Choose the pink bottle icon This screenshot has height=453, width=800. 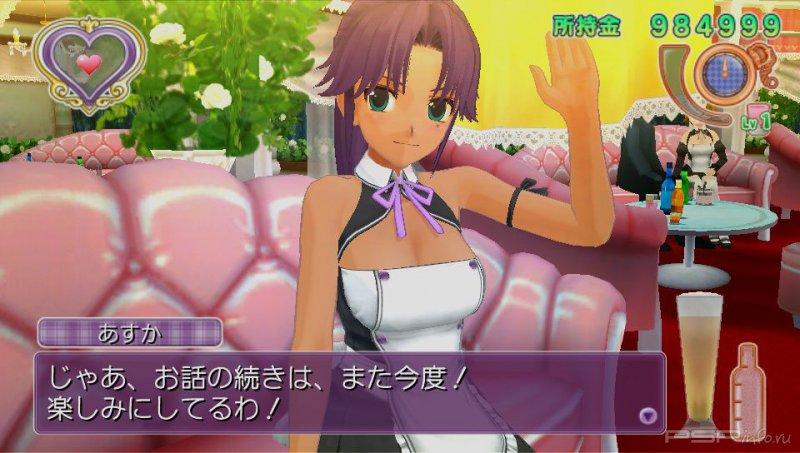tap(749, 388)
